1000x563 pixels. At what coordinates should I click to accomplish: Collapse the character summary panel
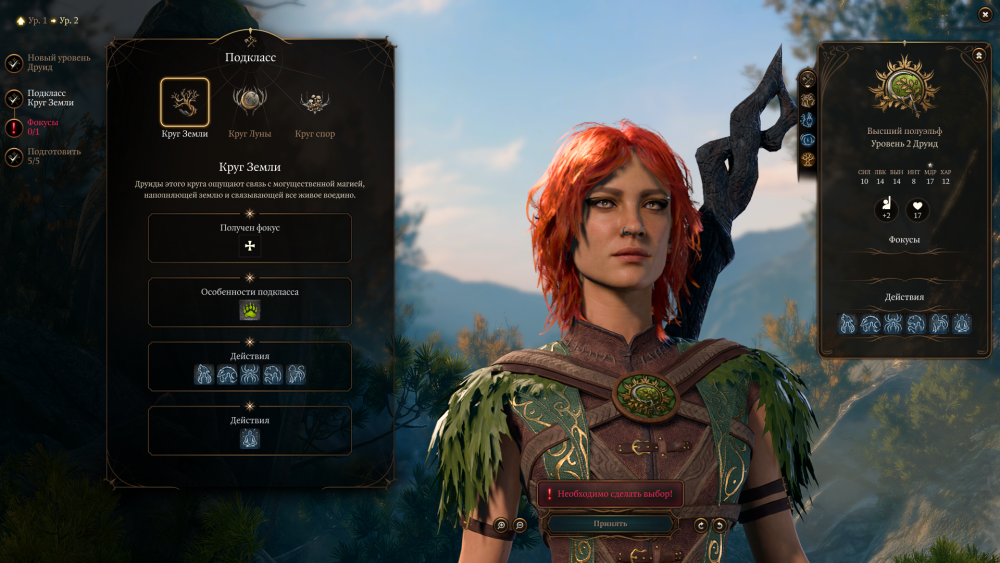(979, 55)
